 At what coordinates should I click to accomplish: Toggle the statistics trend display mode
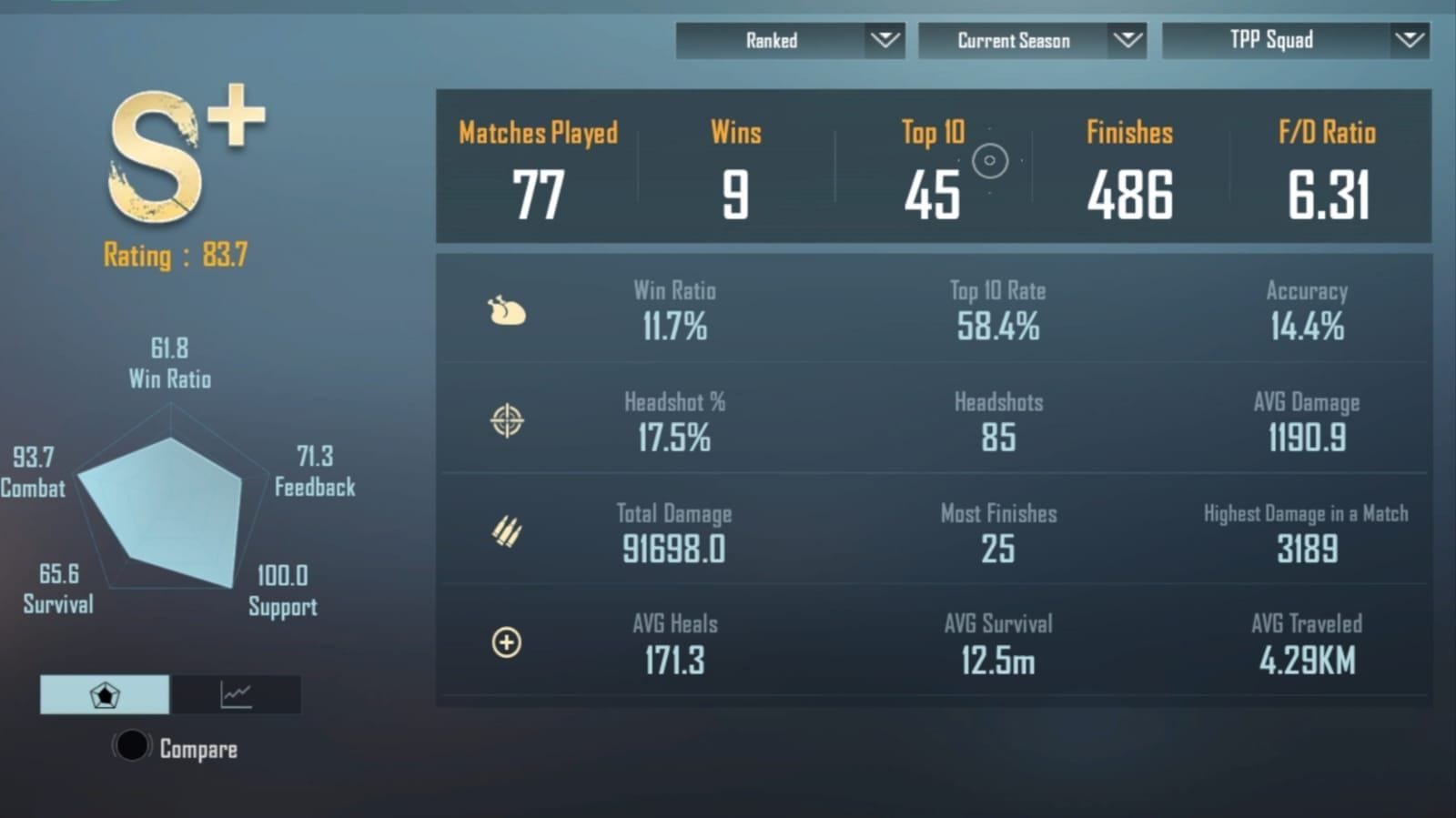coord(236,694)
